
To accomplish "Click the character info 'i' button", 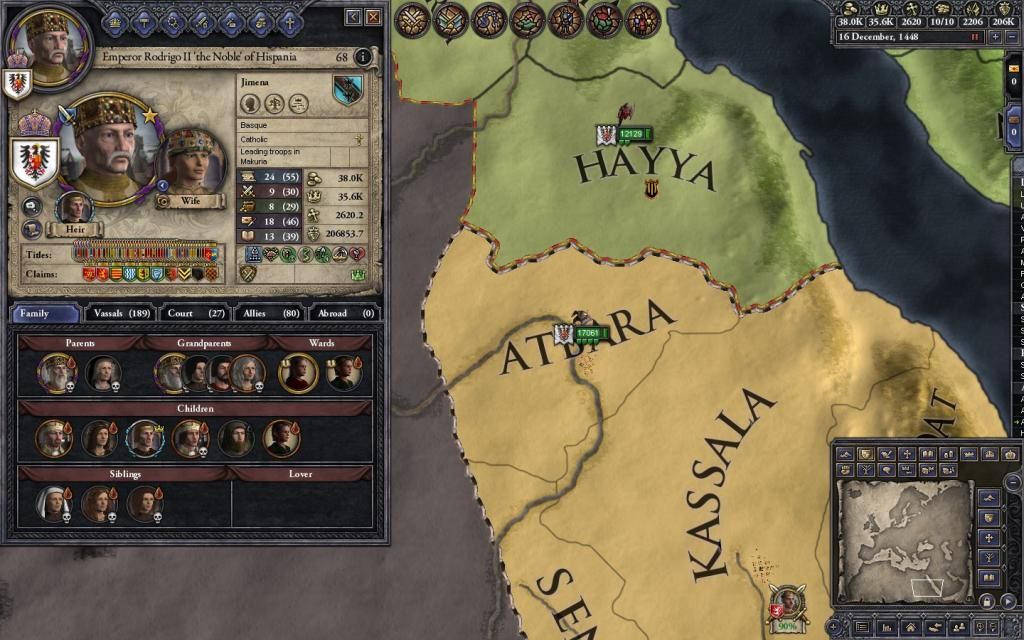I will click(x=363, y=57).
